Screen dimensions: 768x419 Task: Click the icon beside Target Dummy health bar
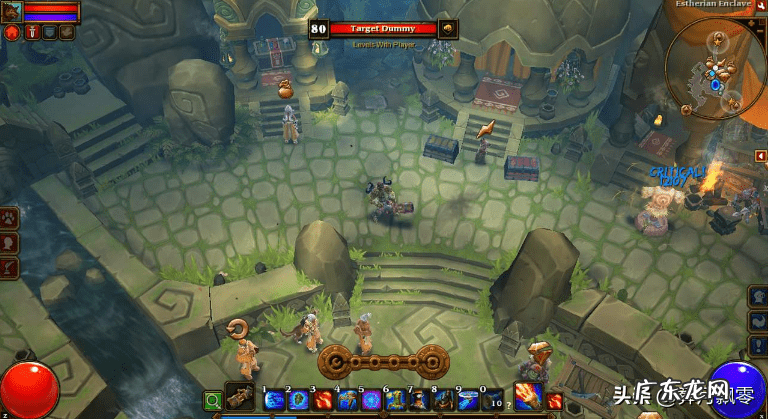(448, 28)
